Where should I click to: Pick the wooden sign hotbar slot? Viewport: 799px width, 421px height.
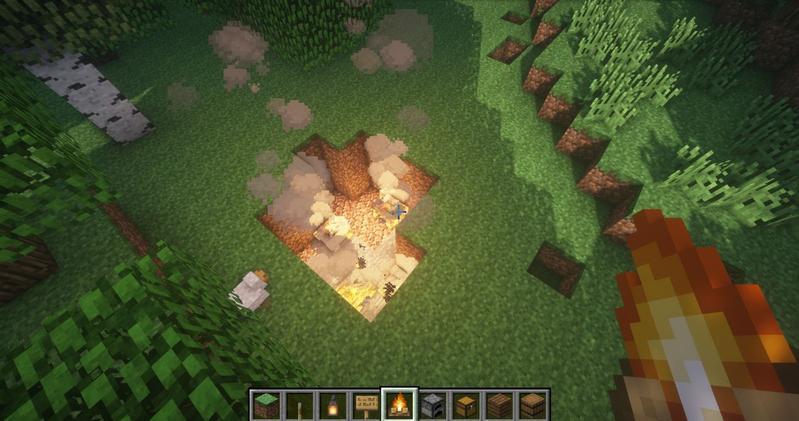[366, 405]
